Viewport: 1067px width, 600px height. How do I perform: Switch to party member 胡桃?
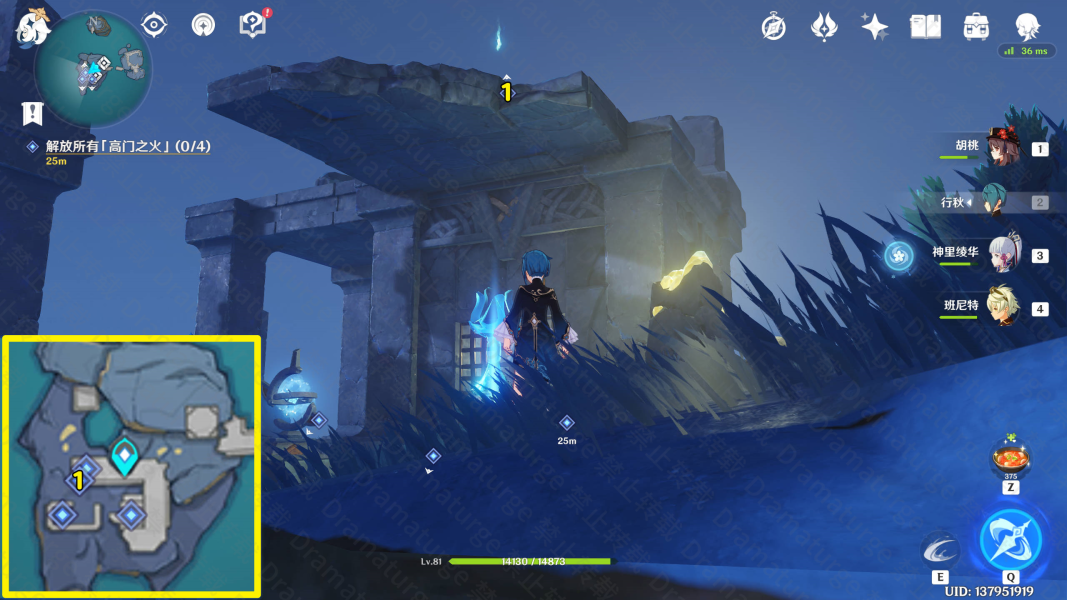1001,148
